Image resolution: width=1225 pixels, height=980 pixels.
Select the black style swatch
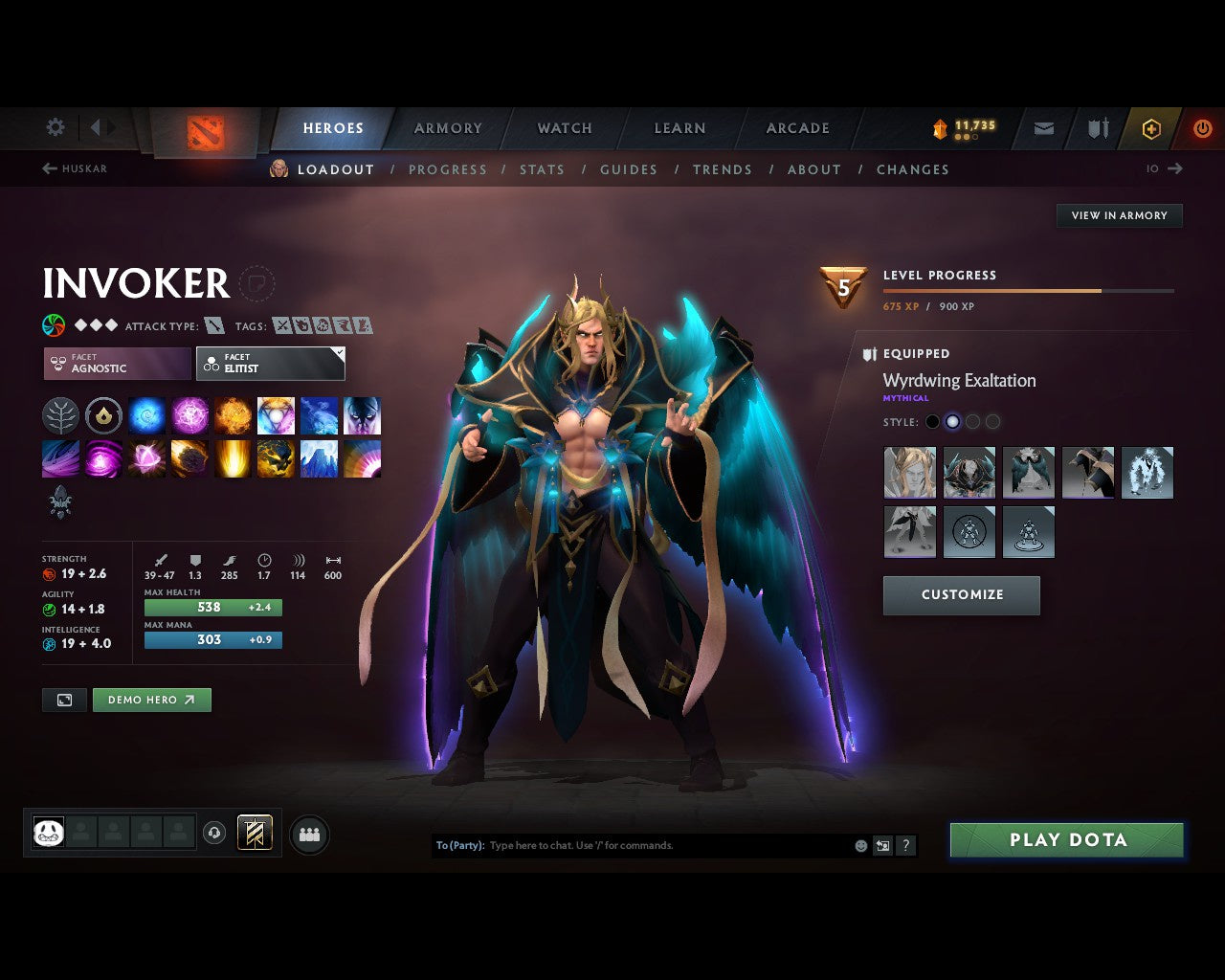(x=932, y=422)
